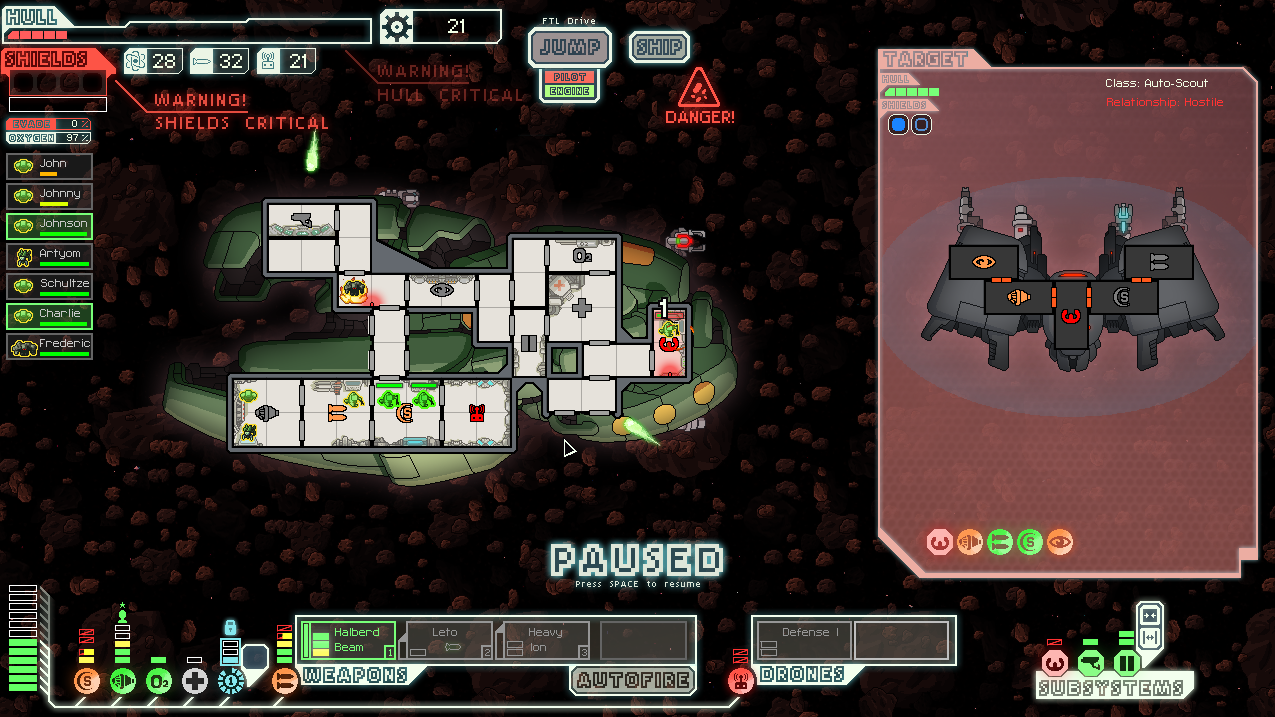This screenshot has height=717, width=1275.
Task: Click the weapons system power icon
Action: 285,682
